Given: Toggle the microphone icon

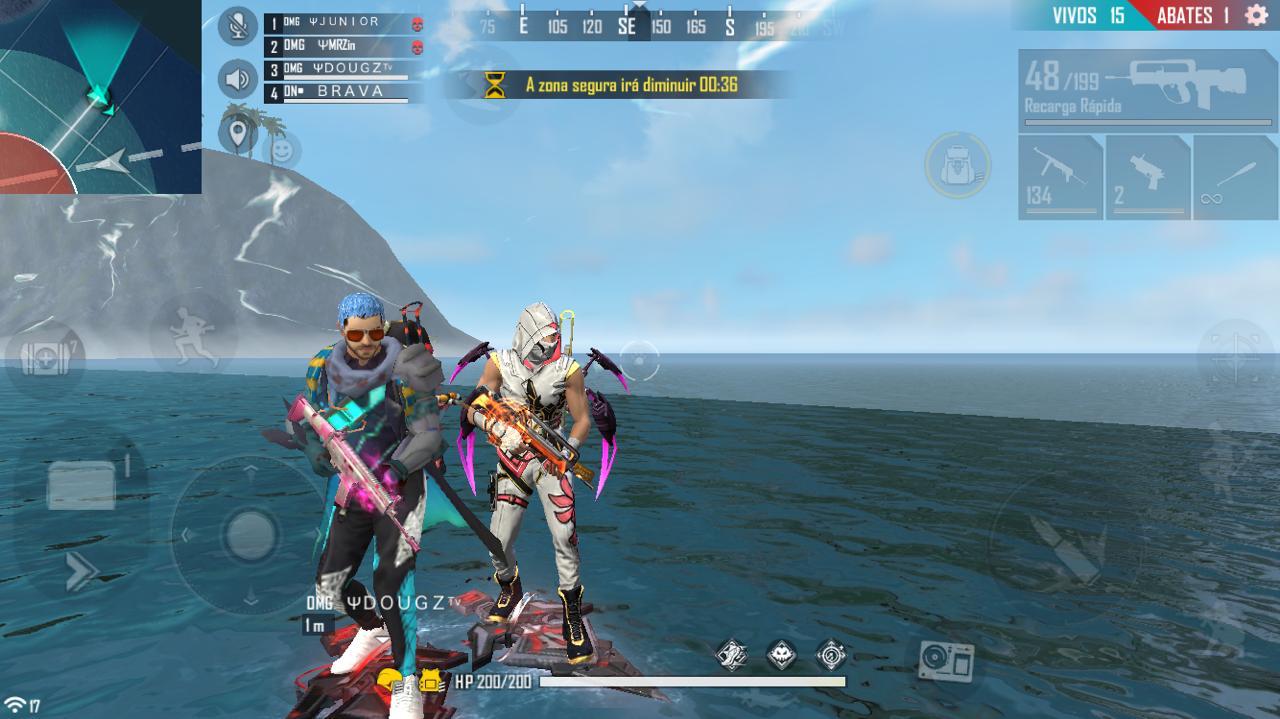Looking at the screenshot, I should (x=237, y=26).
